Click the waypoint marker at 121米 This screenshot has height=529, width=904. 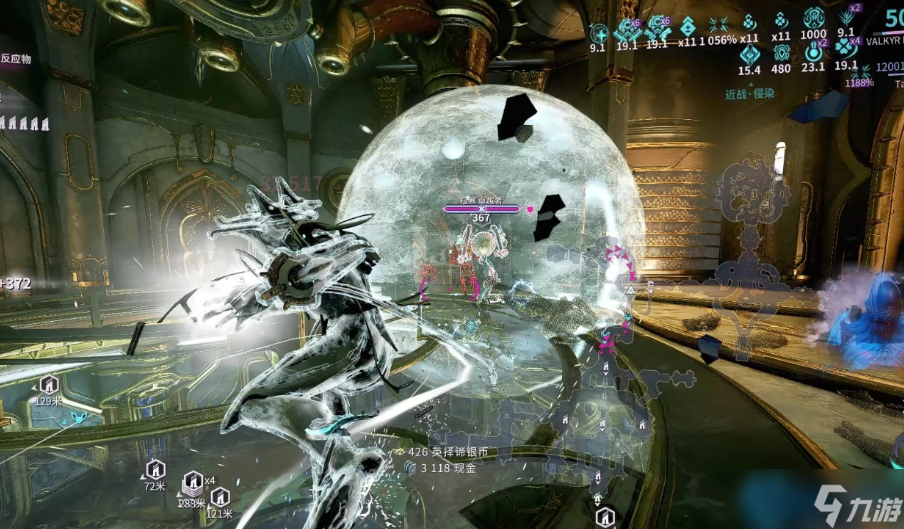[220, 496]
